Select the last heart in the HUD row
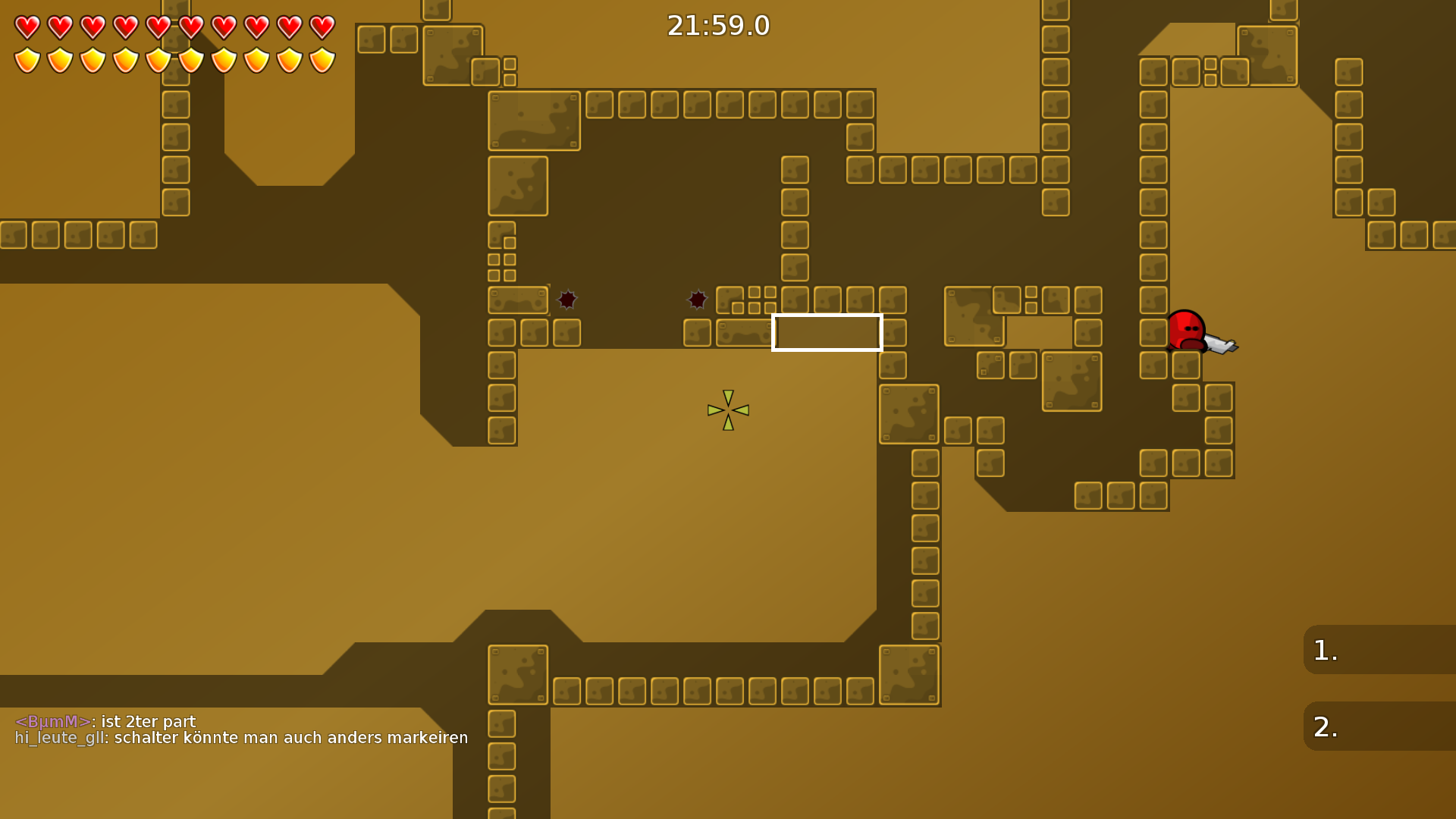1456x819 pixels. (x=321, y=27)
